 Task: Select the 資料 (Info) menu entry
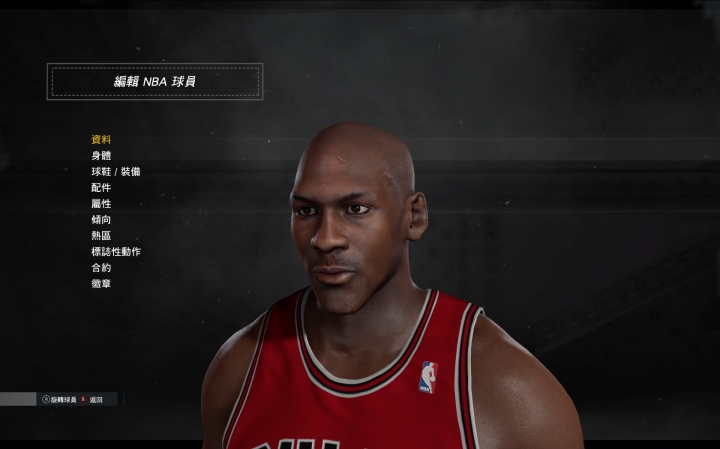(101, 140)
